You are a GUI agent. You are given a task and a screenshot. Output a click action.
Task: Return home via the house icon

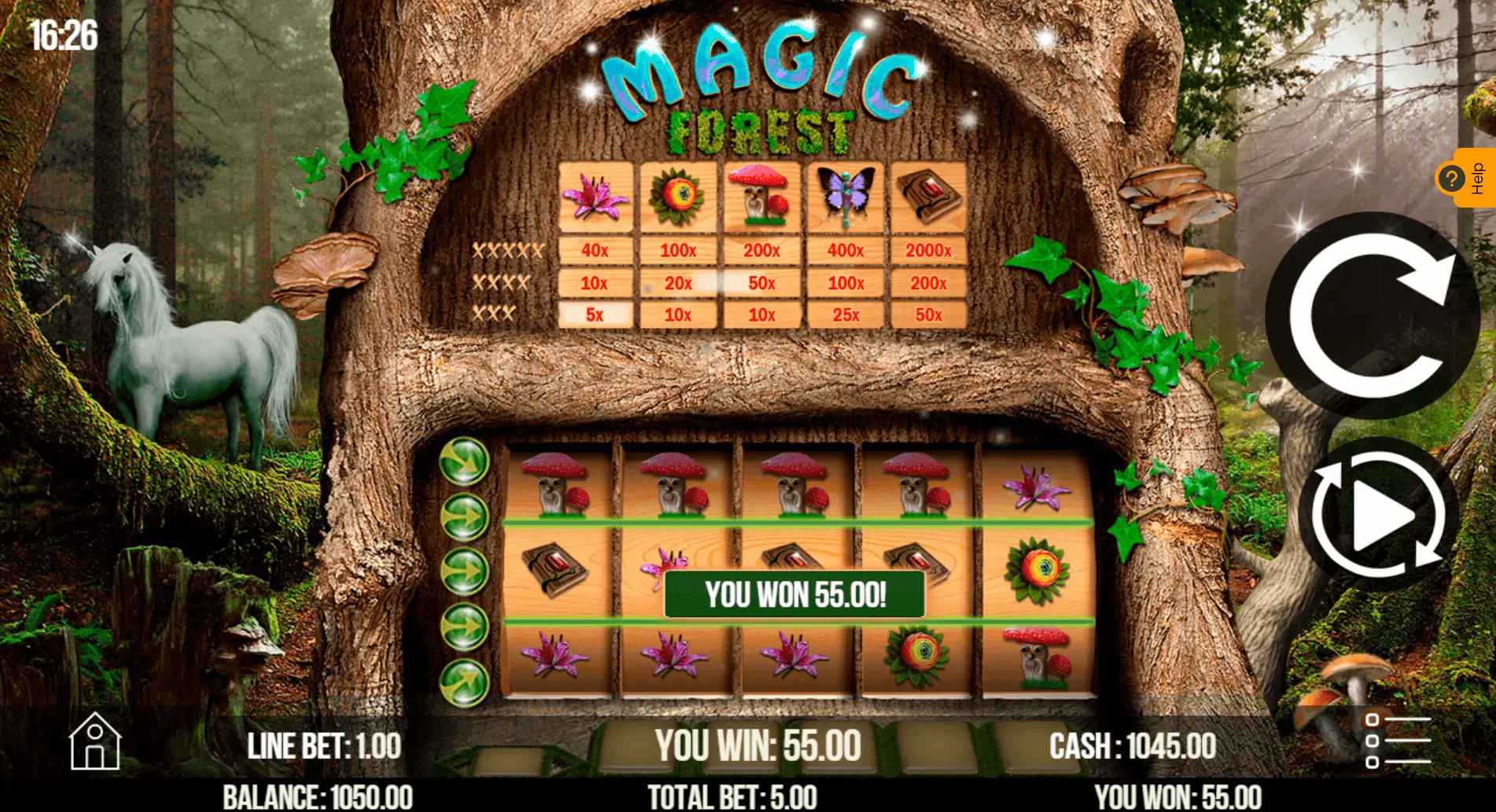[94, 741]
